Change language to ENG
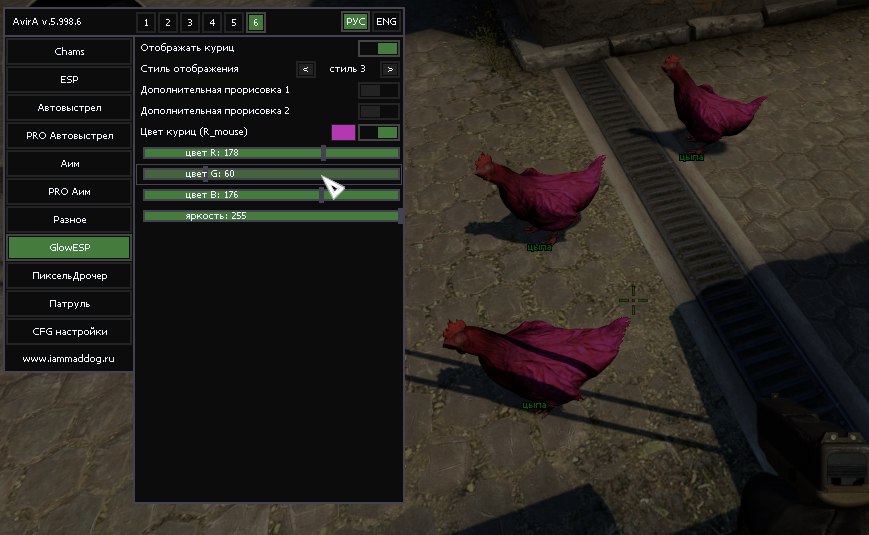Image resolution: width=869 pixels, height=535 pixels. click(386, 22)
